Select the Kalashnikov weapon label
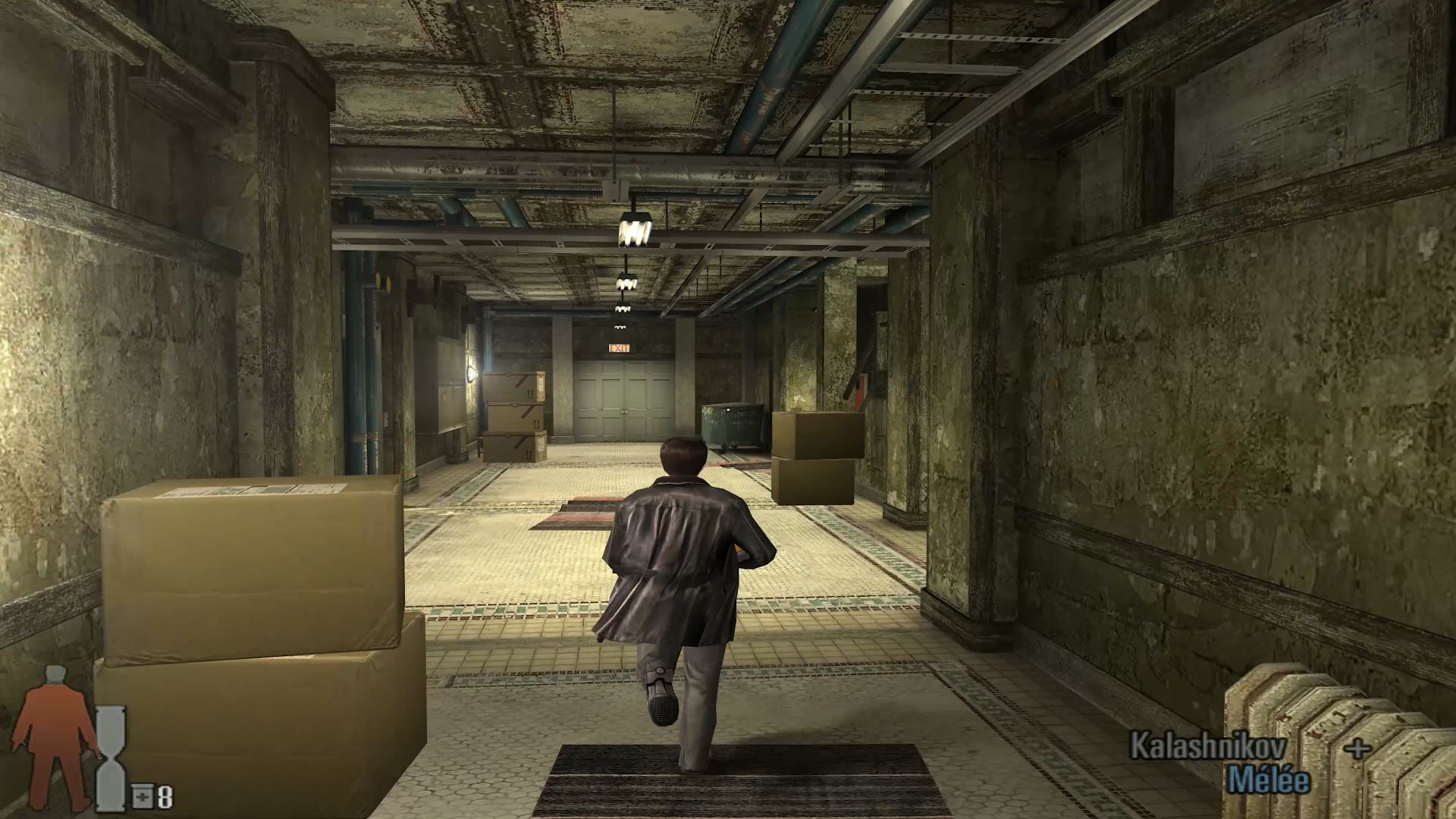 [x=1207, y=746]
